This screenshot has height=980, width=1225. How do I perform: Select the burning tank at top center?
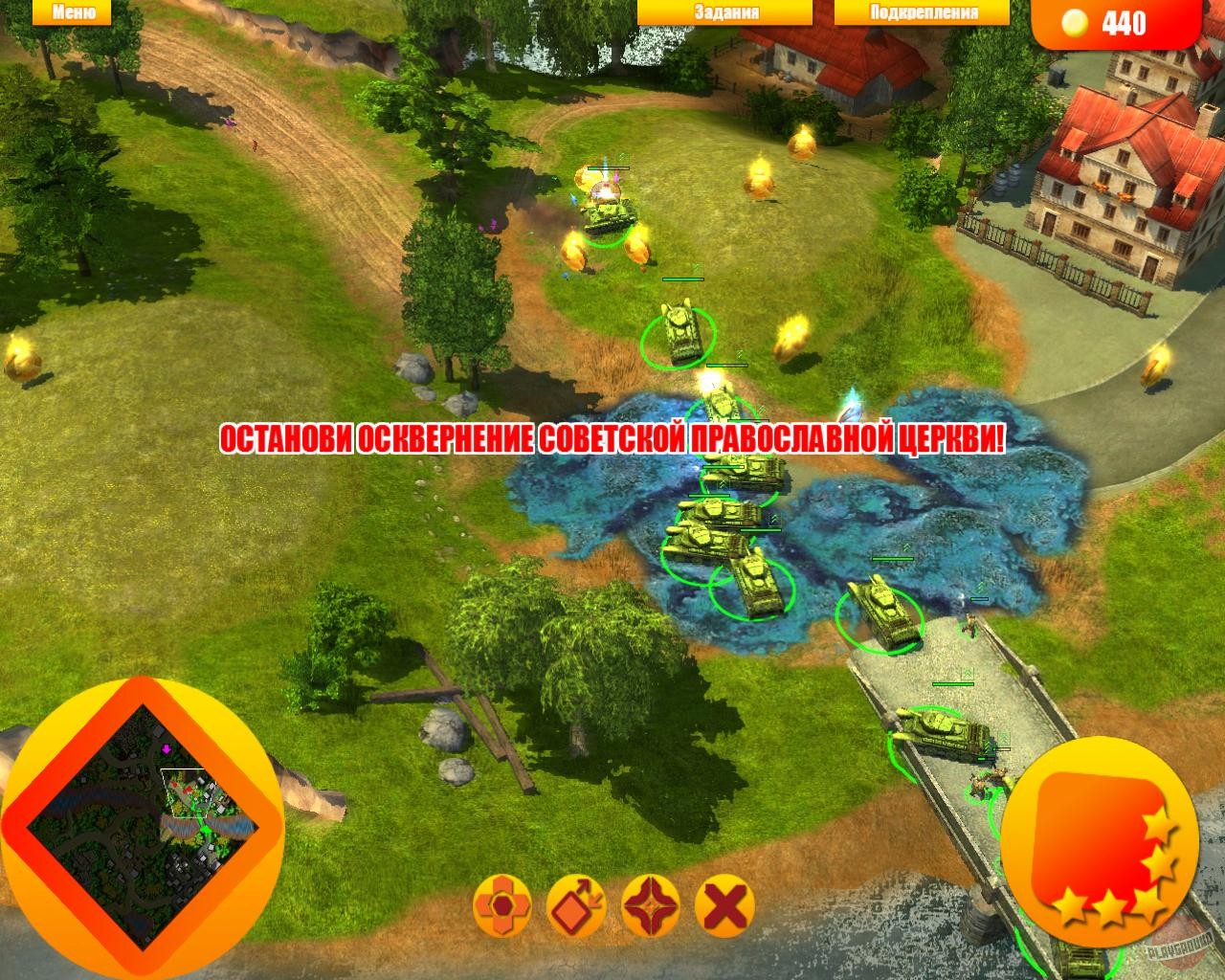606,211
